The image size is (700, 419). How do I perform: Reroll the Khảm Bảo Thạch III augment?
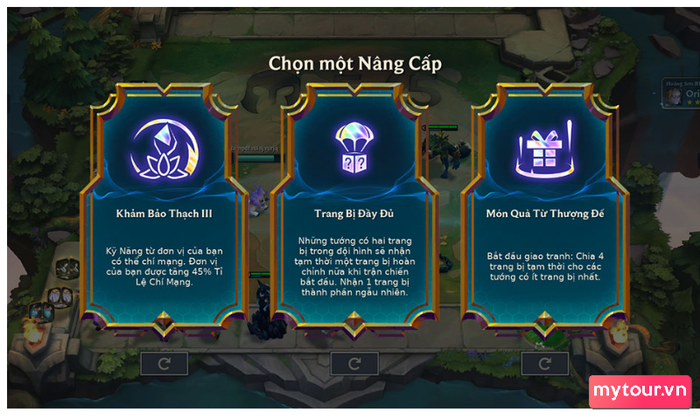coord(166,363)
